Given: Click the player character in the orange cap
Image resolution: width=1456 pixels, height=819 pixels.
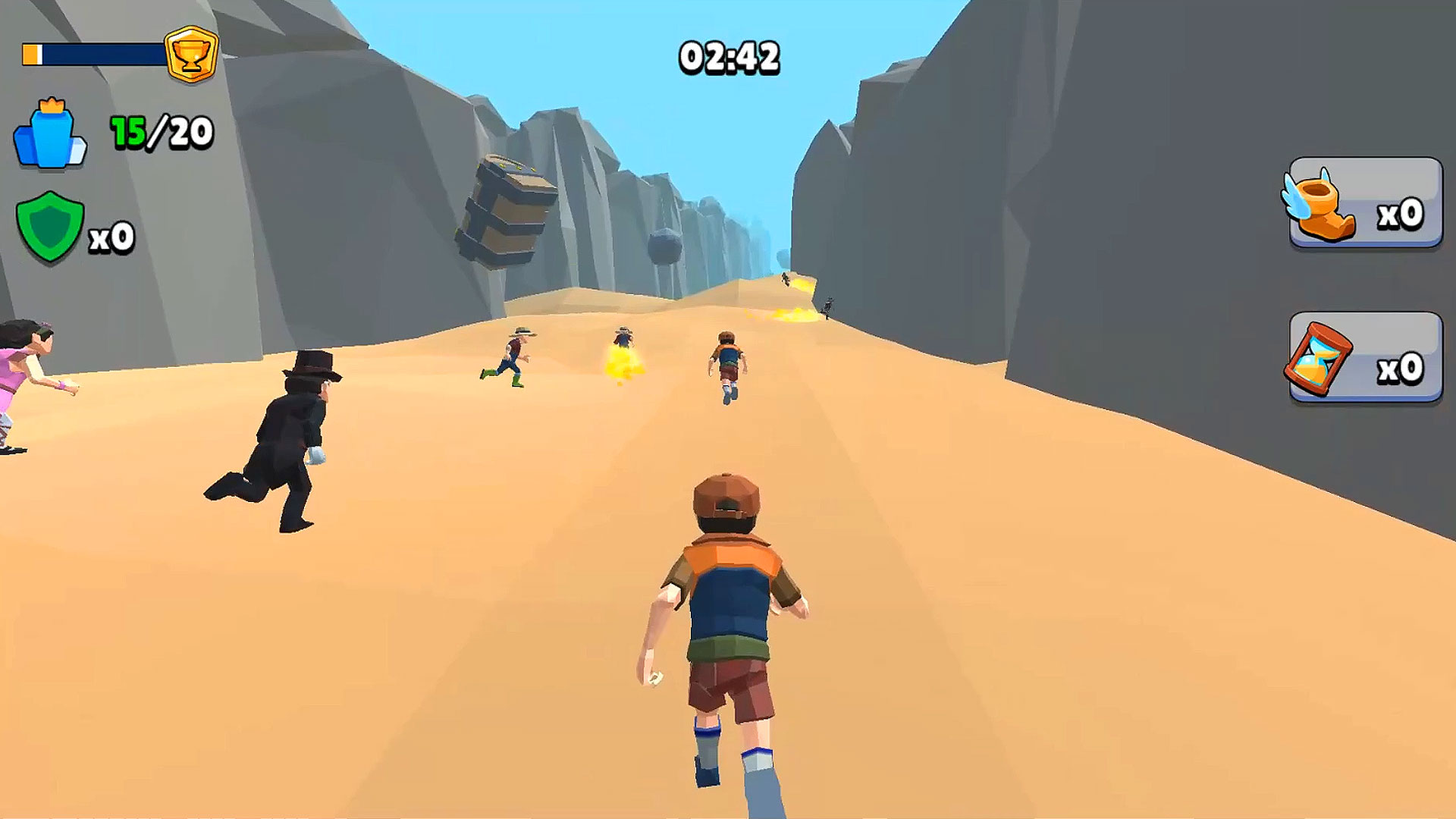Looking at the screenshot, I should [x=726, y=599].
